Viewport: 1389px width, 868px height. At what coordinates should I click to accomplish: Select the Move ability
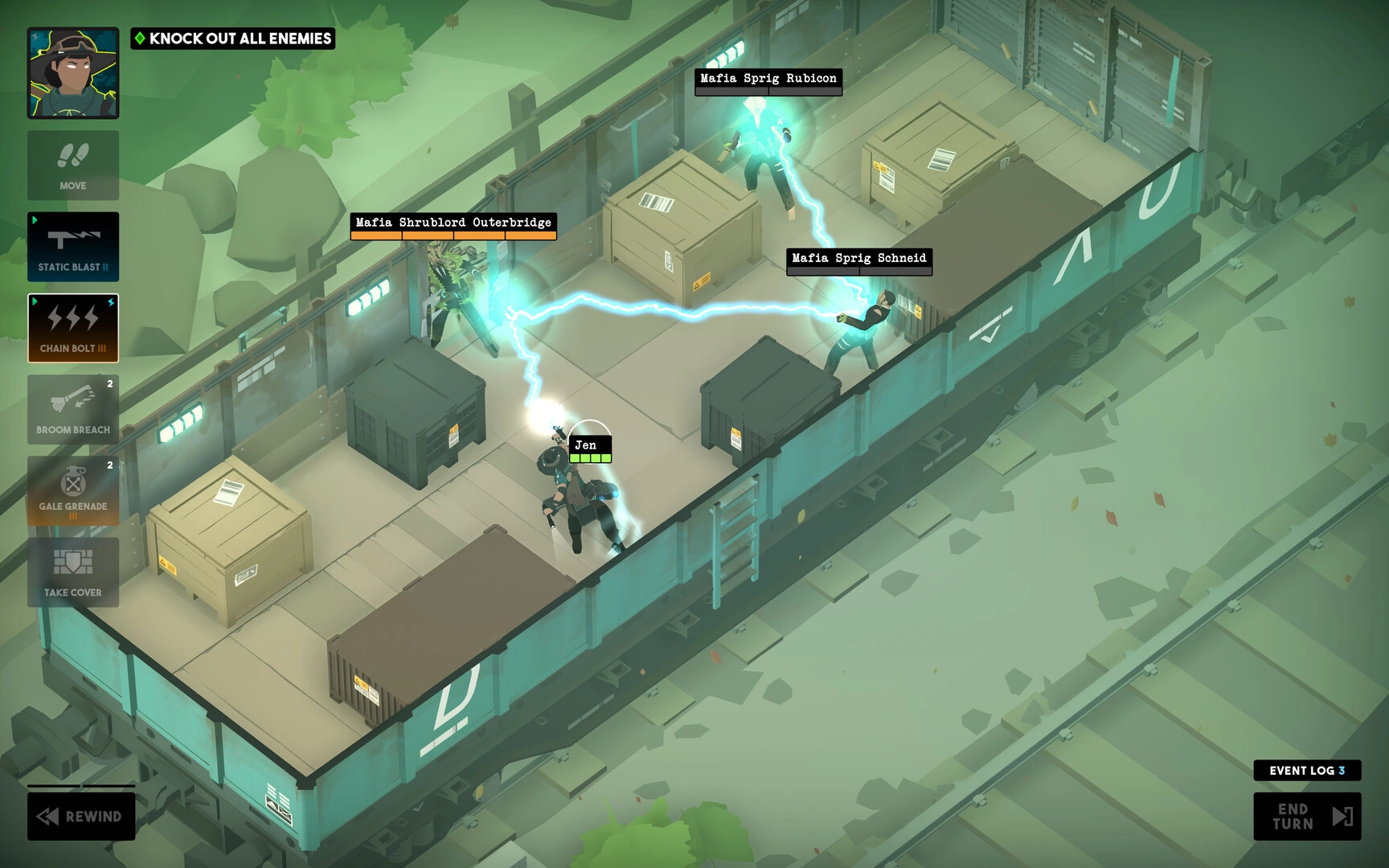[73, 165]
